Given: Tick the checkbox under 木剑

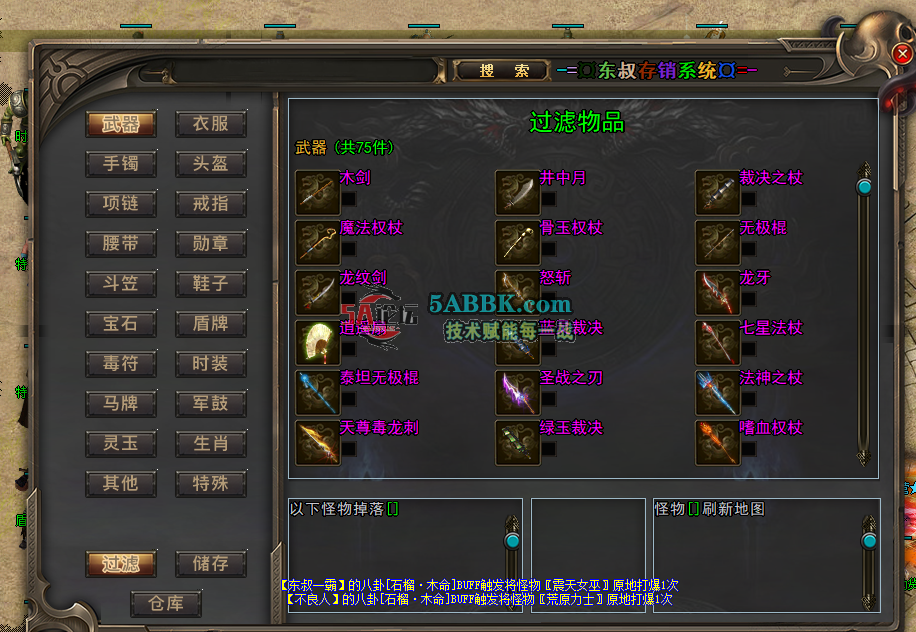Looking at the screenshot, I should (x=349, y=199).
